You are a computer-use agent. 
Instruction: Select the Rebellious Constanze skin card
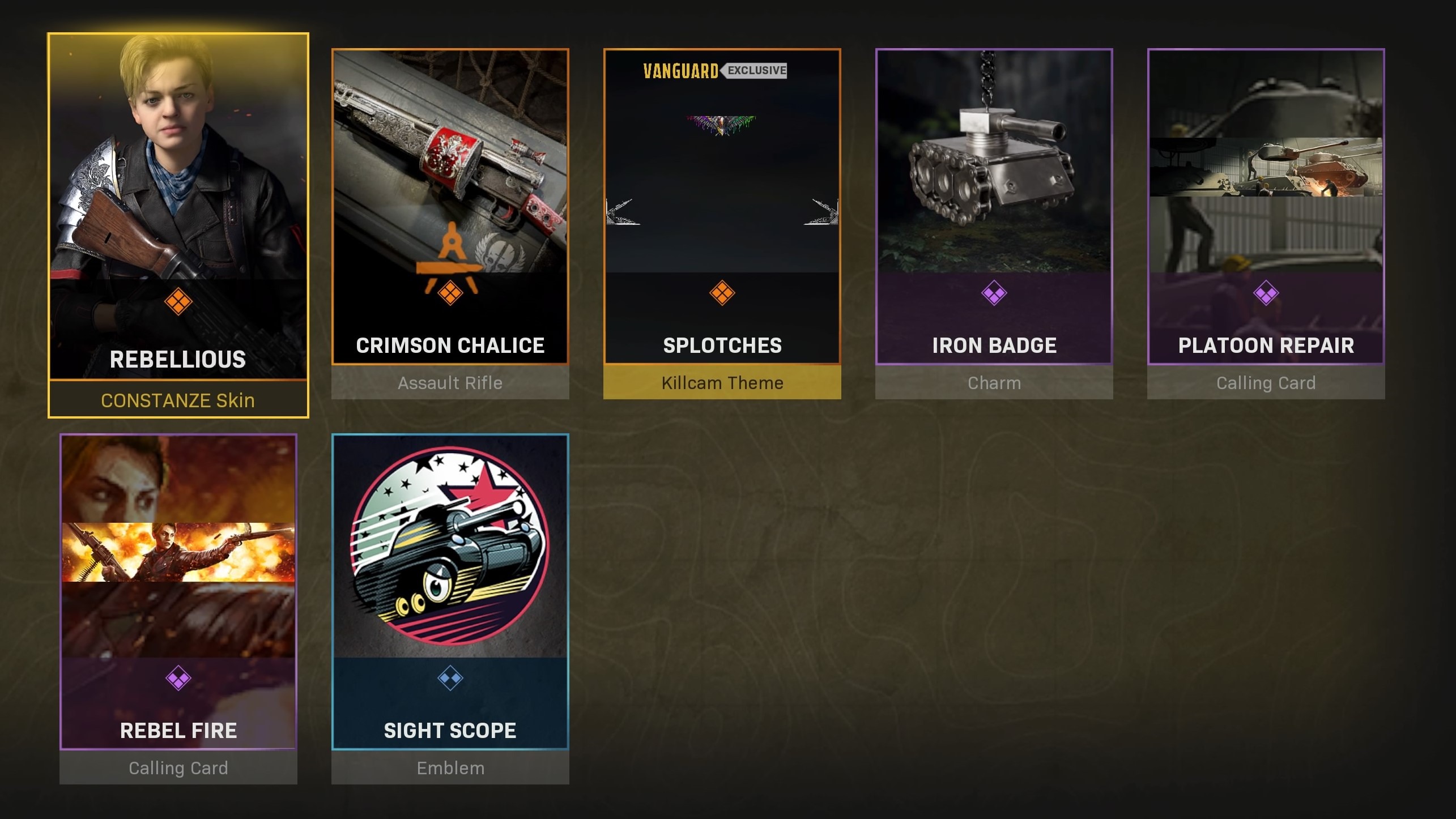pyautogui.click(x=178, y=225)
